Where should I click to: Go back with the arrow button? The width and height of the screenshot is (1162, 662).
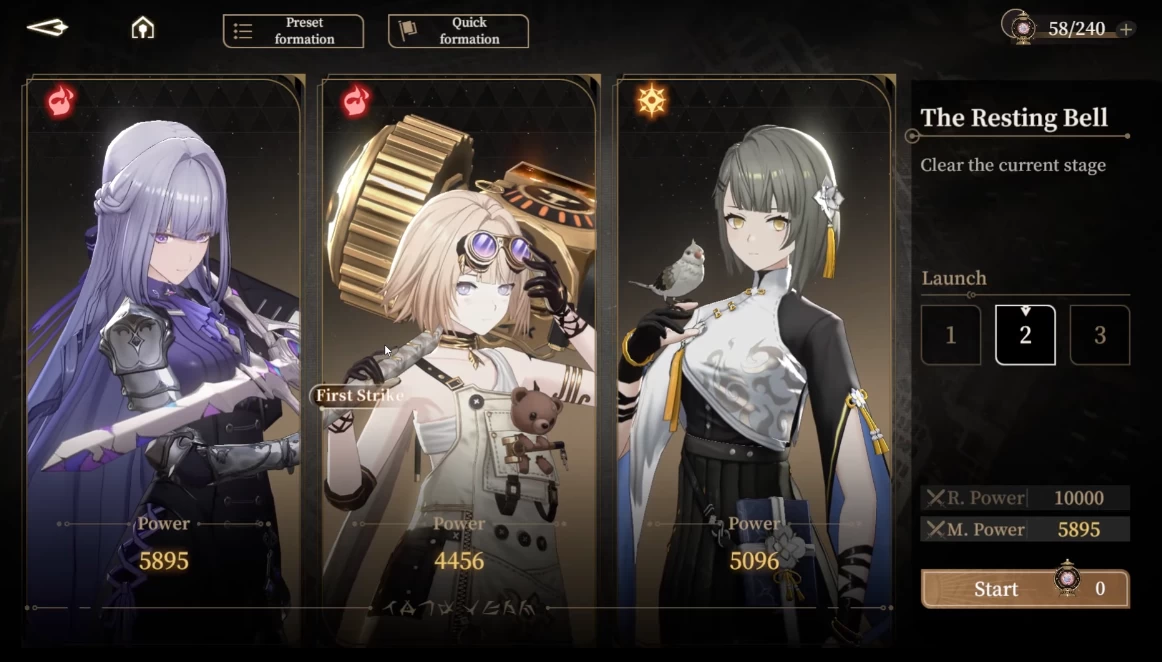pyautogui.click(x=47, y=28)
